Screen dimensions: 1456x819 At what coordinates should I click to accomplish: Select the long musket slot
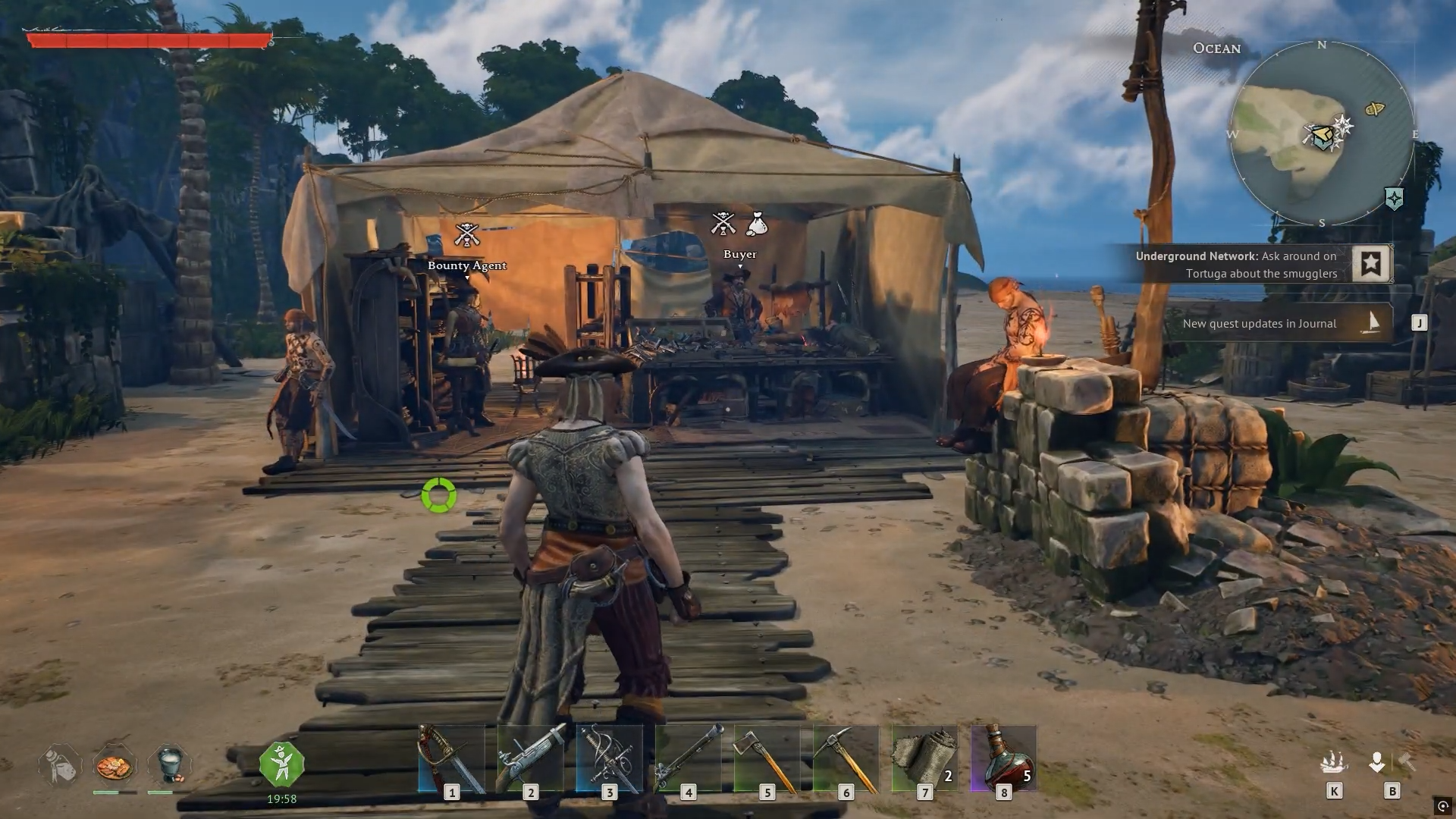[688, 758]
